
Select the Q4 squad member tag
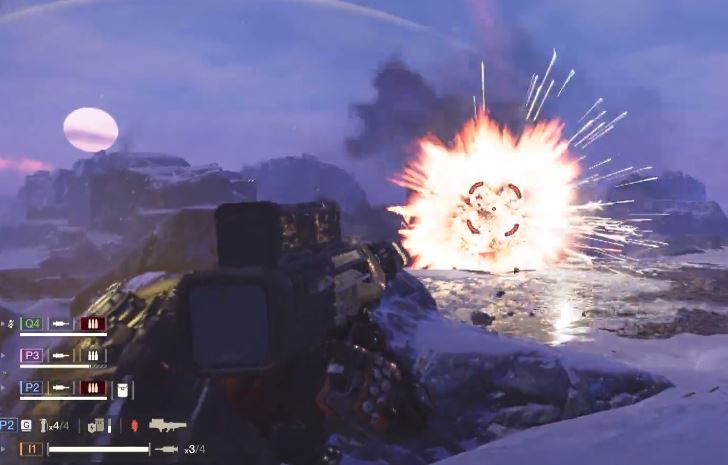pos(32,324)
